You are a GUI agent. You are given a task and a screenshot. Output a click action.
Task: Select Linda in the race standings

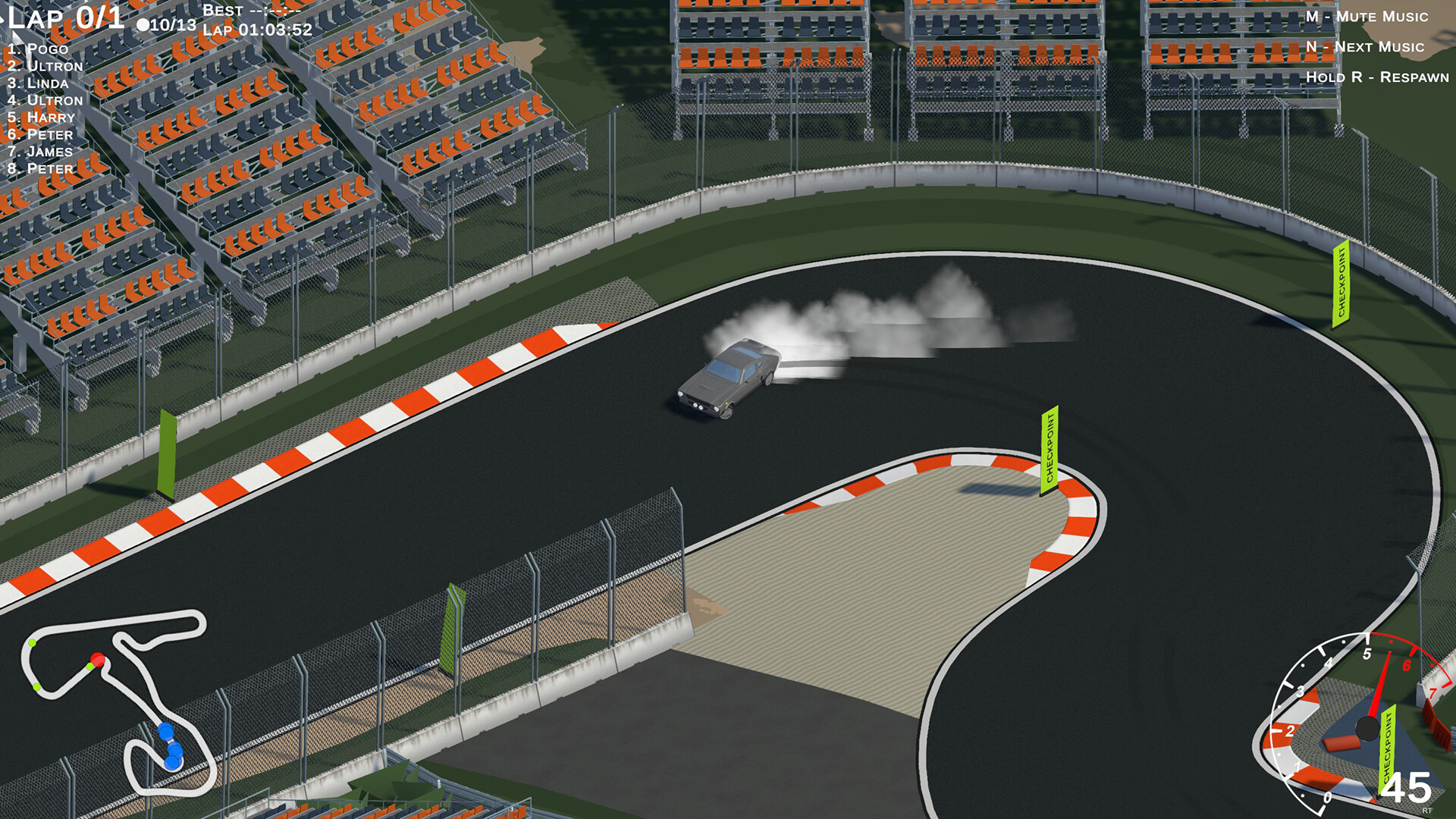point(36,83)
